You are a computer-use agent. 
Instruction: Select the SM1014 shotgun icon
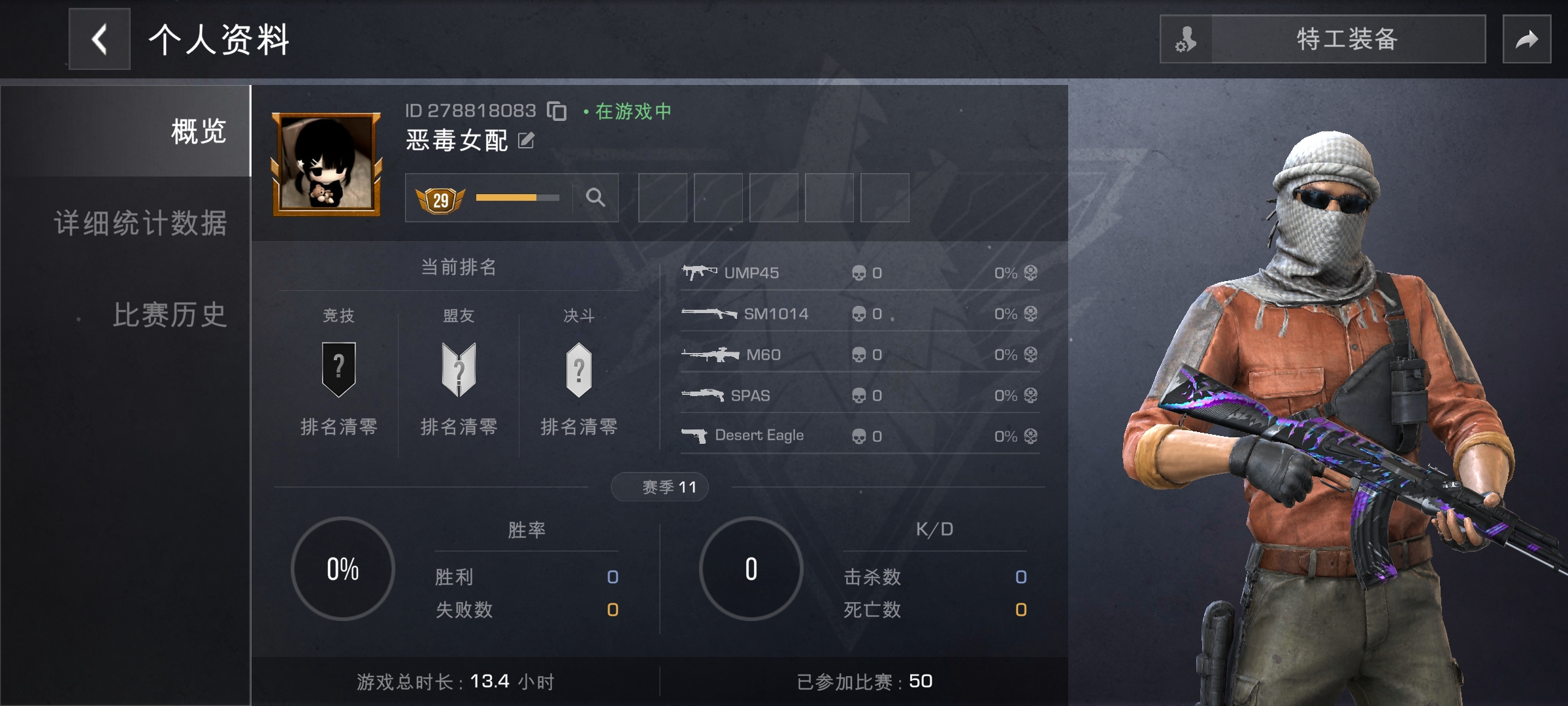[x=709, y=314]
